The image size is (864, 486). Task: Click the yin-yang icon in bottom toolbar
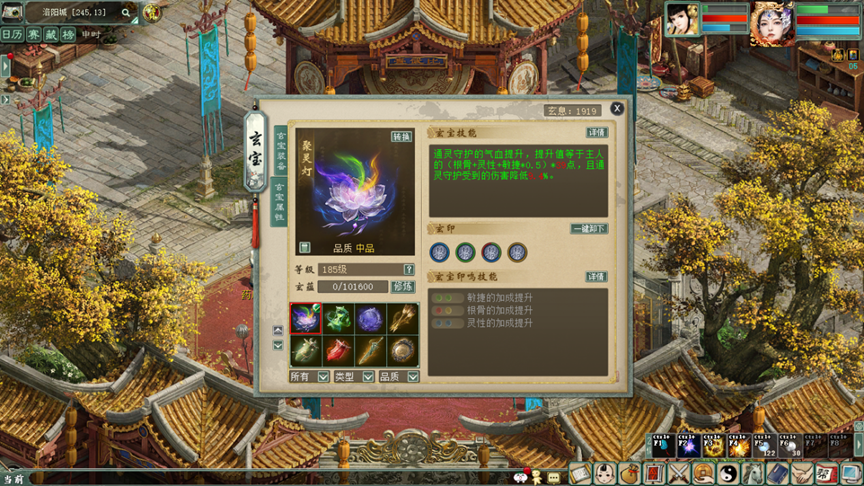click(x=726, y=474)
